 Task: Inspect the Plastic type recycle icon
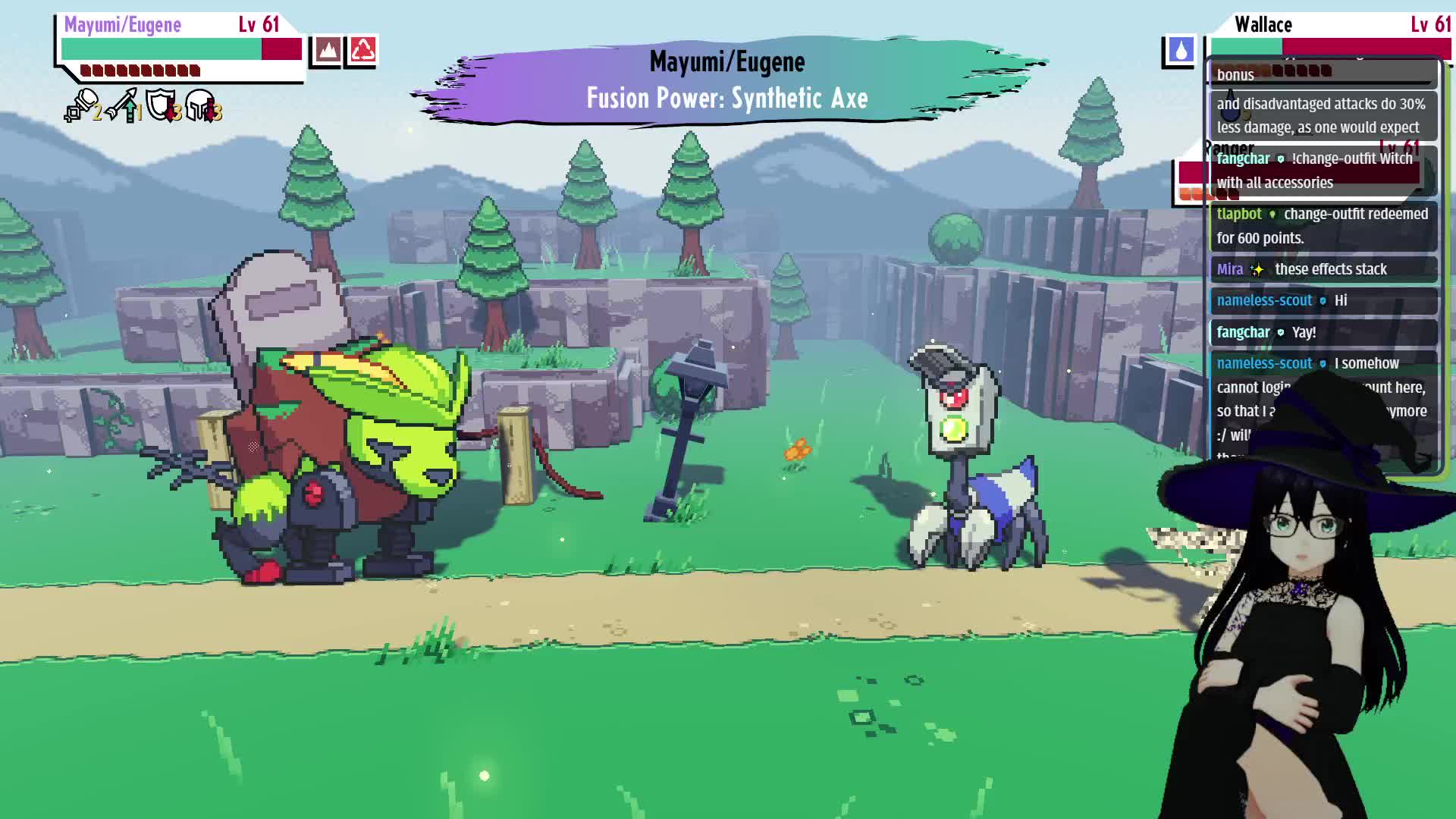[362, 51]
